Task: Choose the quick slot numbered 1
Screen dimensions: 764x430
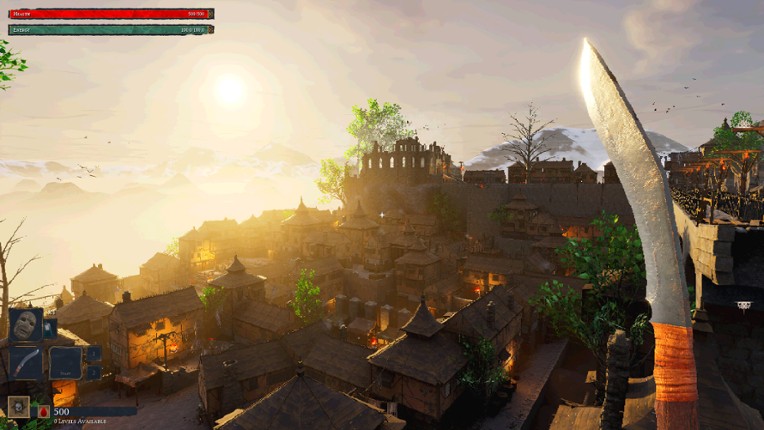Action: coord(94,353)
